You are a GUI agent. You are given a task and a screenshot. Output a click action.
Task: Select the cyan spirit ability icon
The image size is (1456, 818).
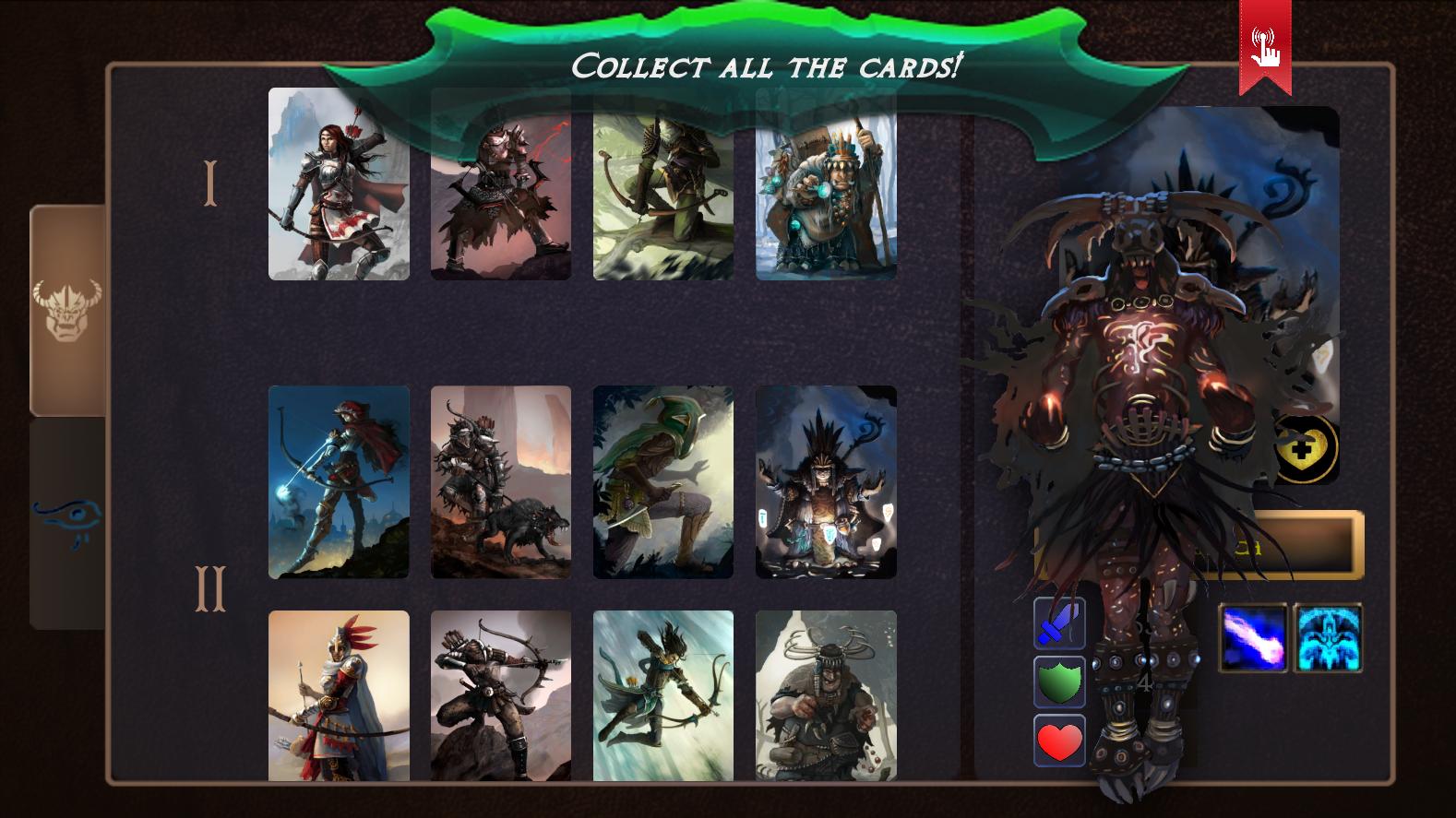point(1327,638)
